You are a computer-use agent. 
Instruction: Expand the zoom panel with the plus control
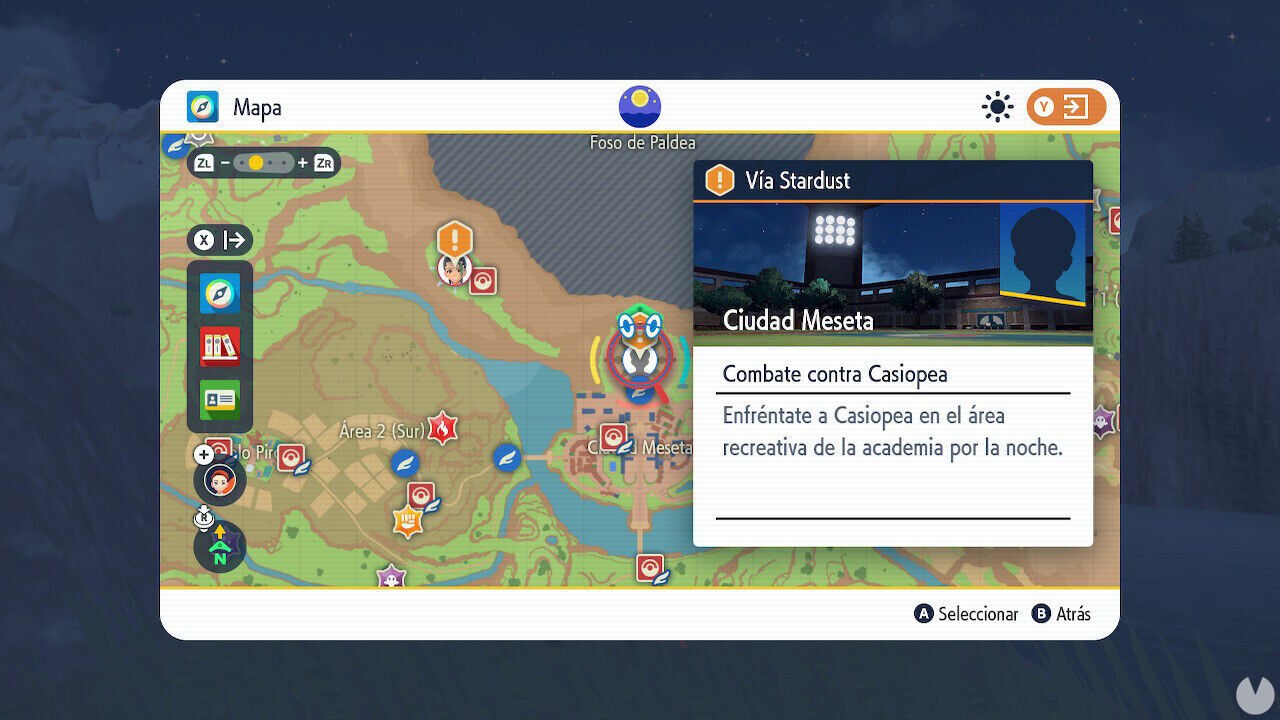[x=204, y=453]
